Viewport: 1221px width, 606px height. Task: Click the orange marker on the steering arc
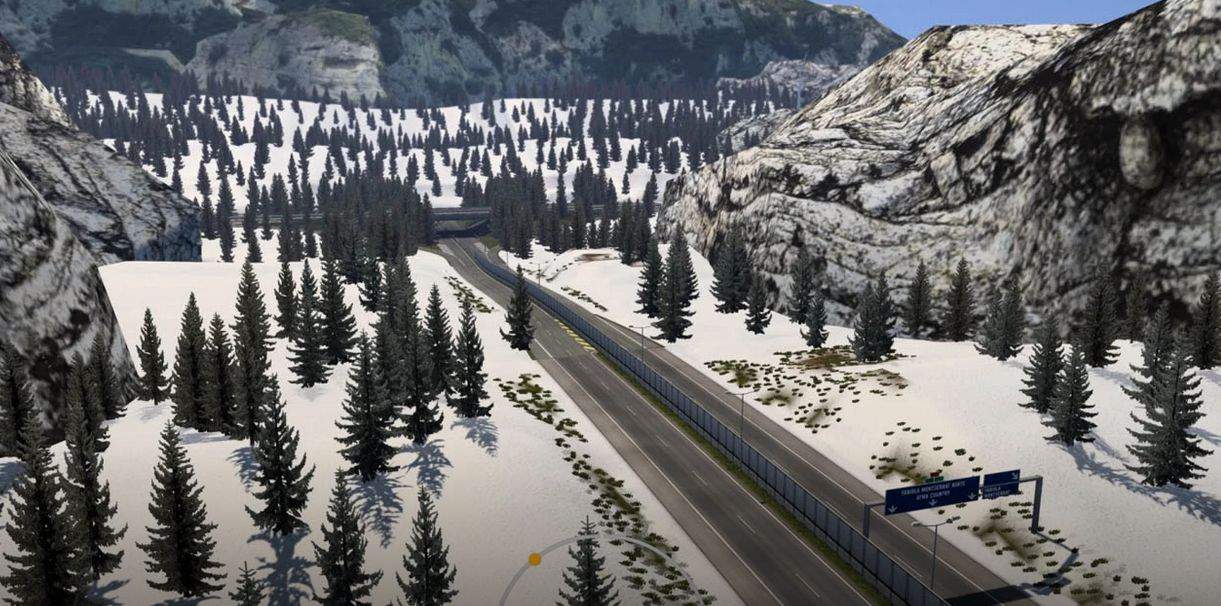535,559
